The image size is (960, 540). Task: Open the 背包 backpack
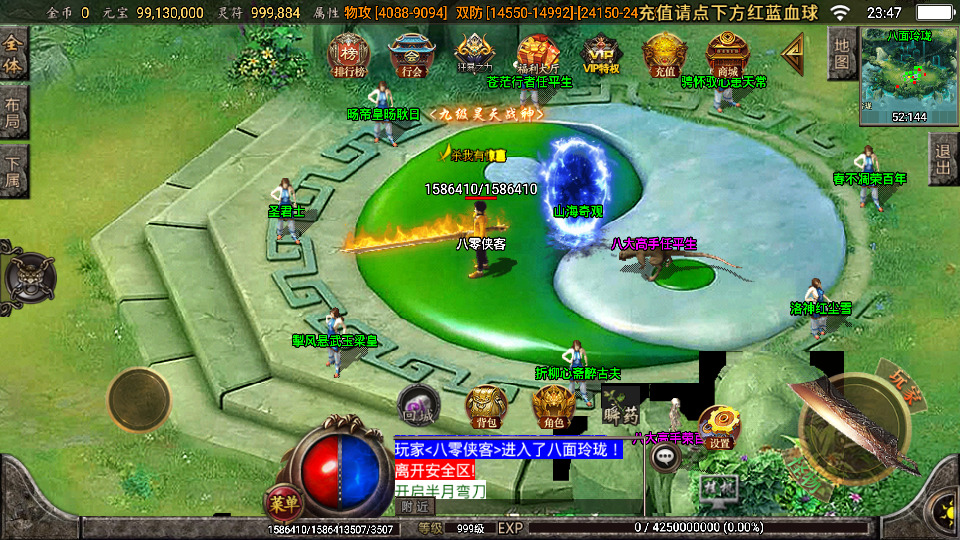[486, 407]
